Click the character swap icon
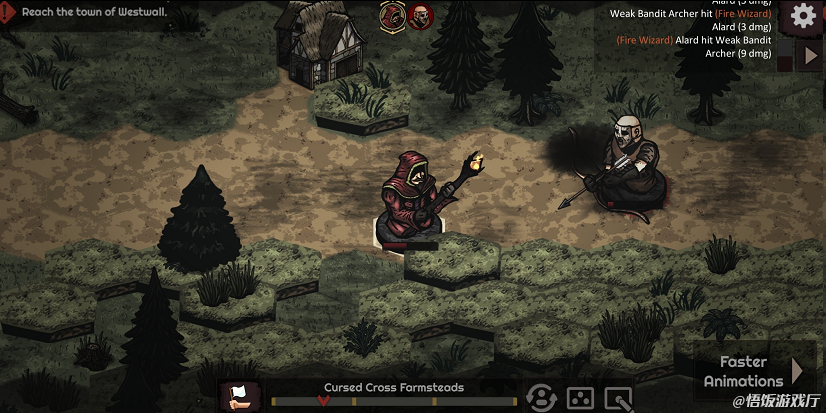Image resolution: width=826 pixels, height=413 pixels. click(541, 398)
